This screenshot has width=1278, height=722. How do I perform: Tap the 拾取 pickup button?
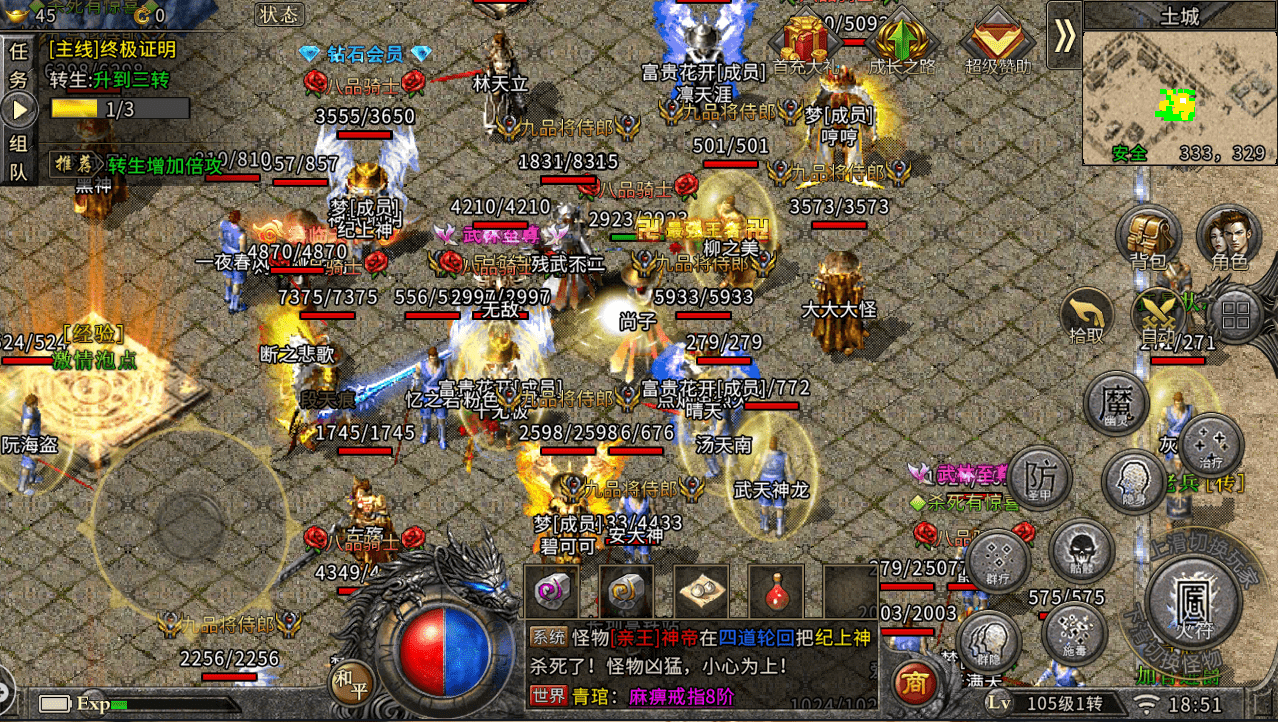coord(1087,317)
